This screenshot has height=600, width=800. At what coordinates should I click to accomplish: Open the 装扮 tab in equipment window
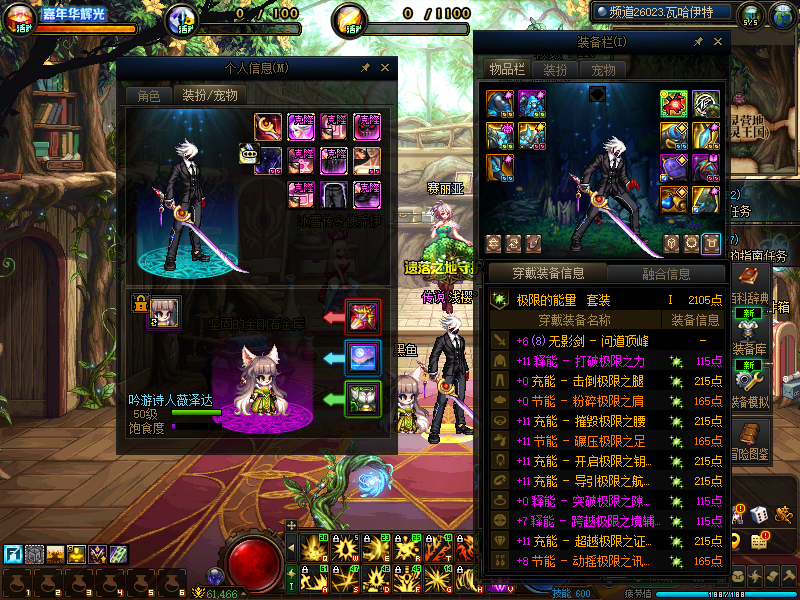555,70
